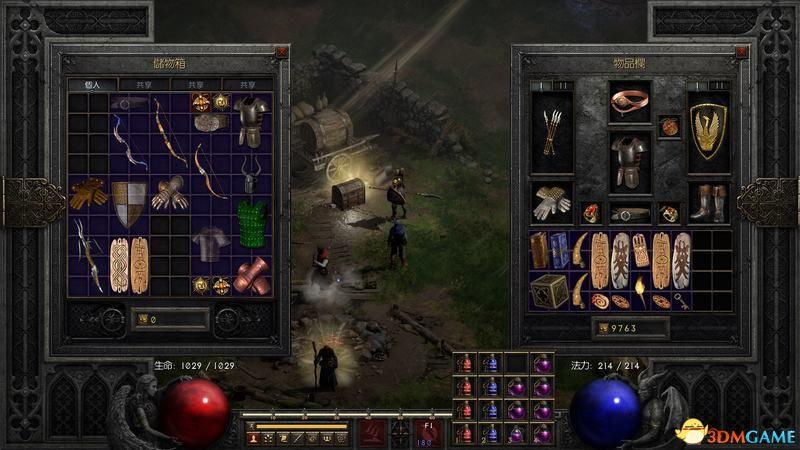Select the pink plate gauntlets in stash

tap(253, 275)
